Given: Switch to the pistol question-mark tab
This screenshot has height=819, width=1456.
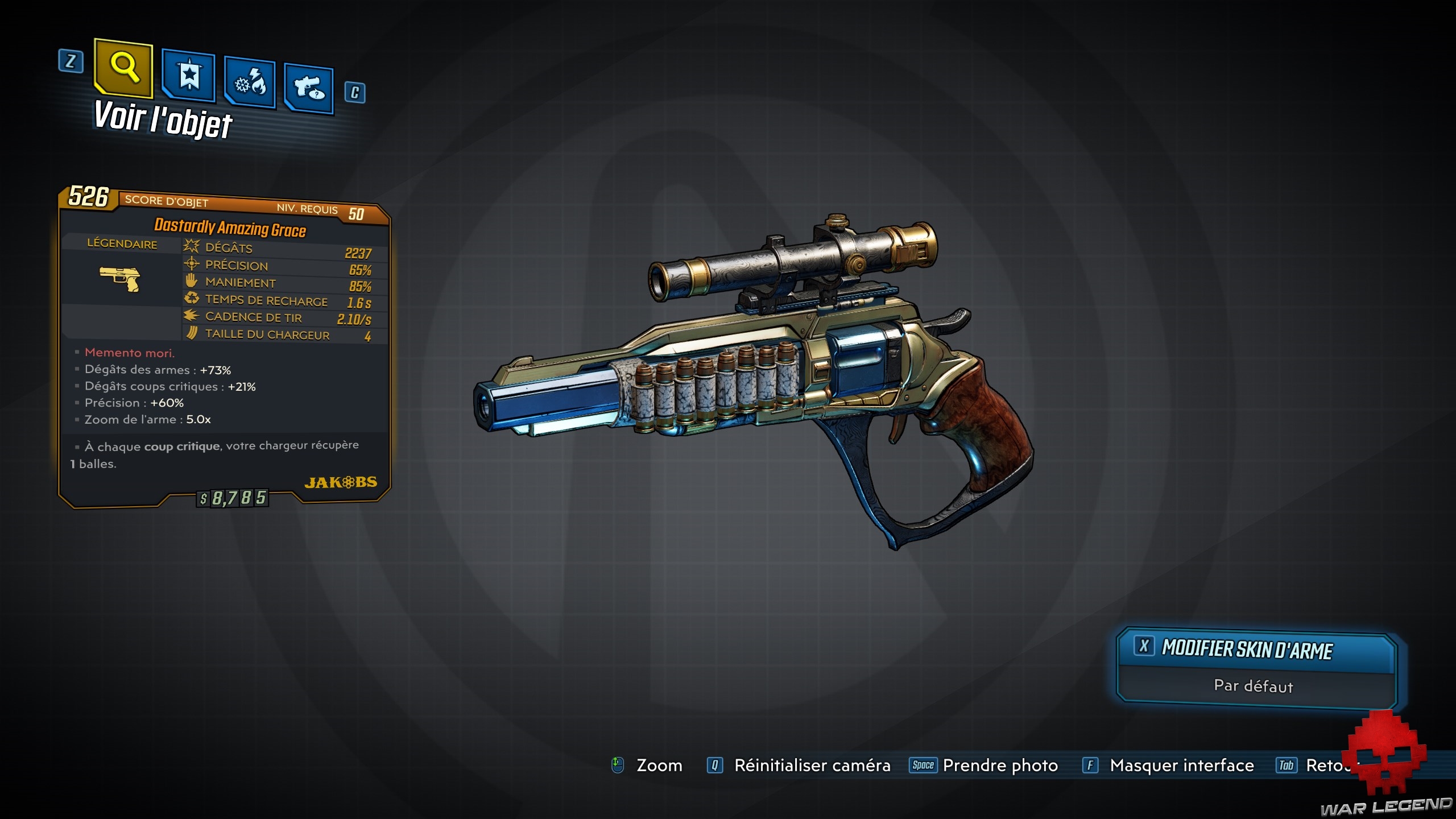Looking at the screenshot, I should 309,89.
